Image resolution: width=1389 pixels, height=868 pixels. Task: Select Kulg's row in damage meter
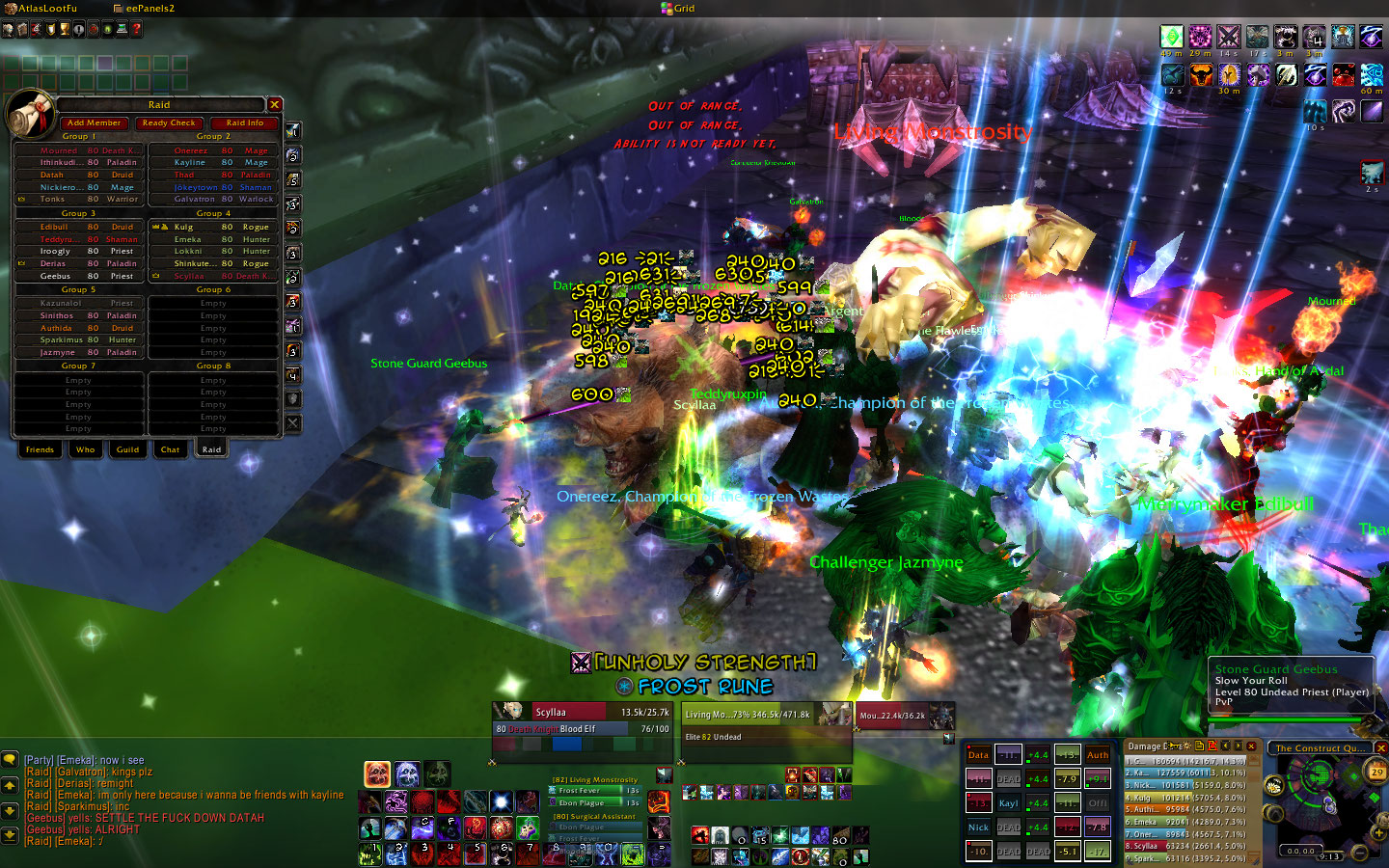click(x=1185, y=798)
